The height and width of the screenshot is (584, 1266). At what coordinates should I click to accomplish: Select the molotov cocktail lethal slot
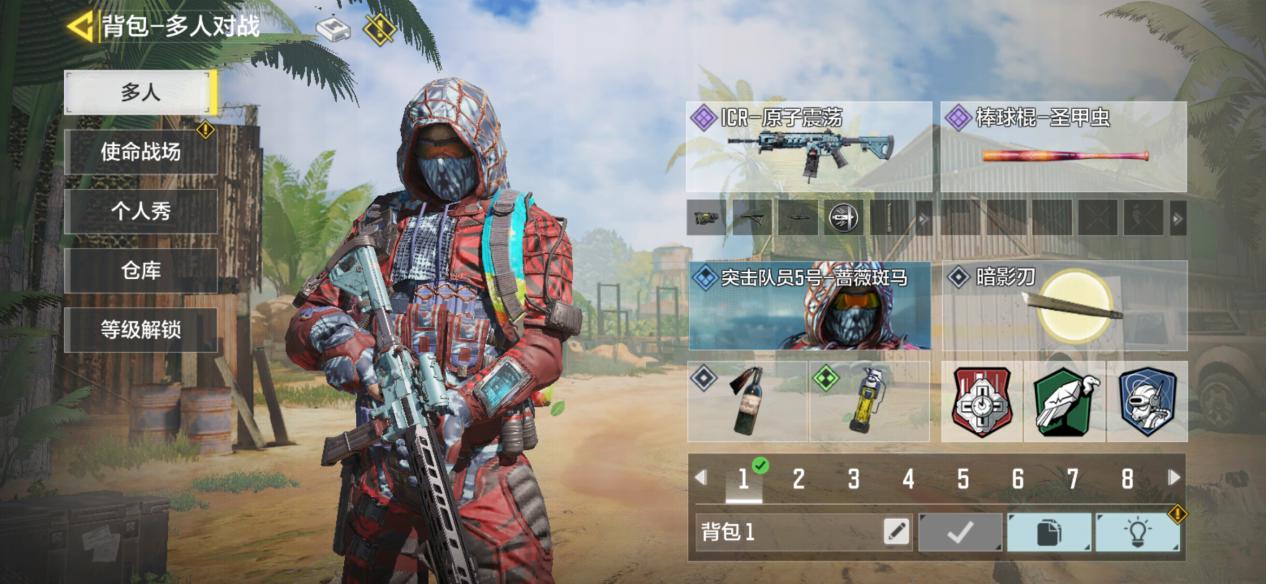coord(747,401)
